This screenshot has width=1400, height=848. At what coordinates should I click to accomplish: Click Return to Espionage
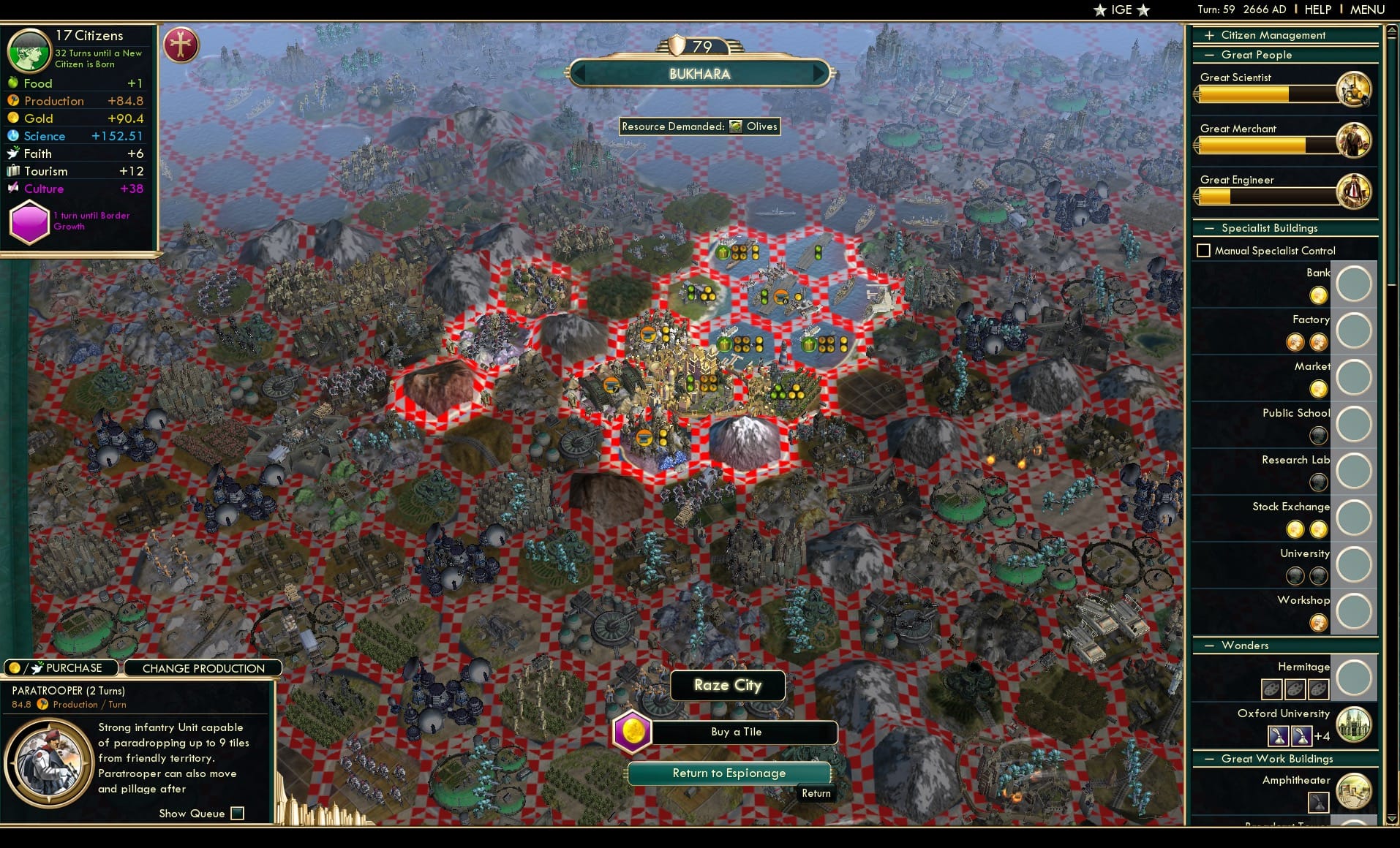(729, 773)
